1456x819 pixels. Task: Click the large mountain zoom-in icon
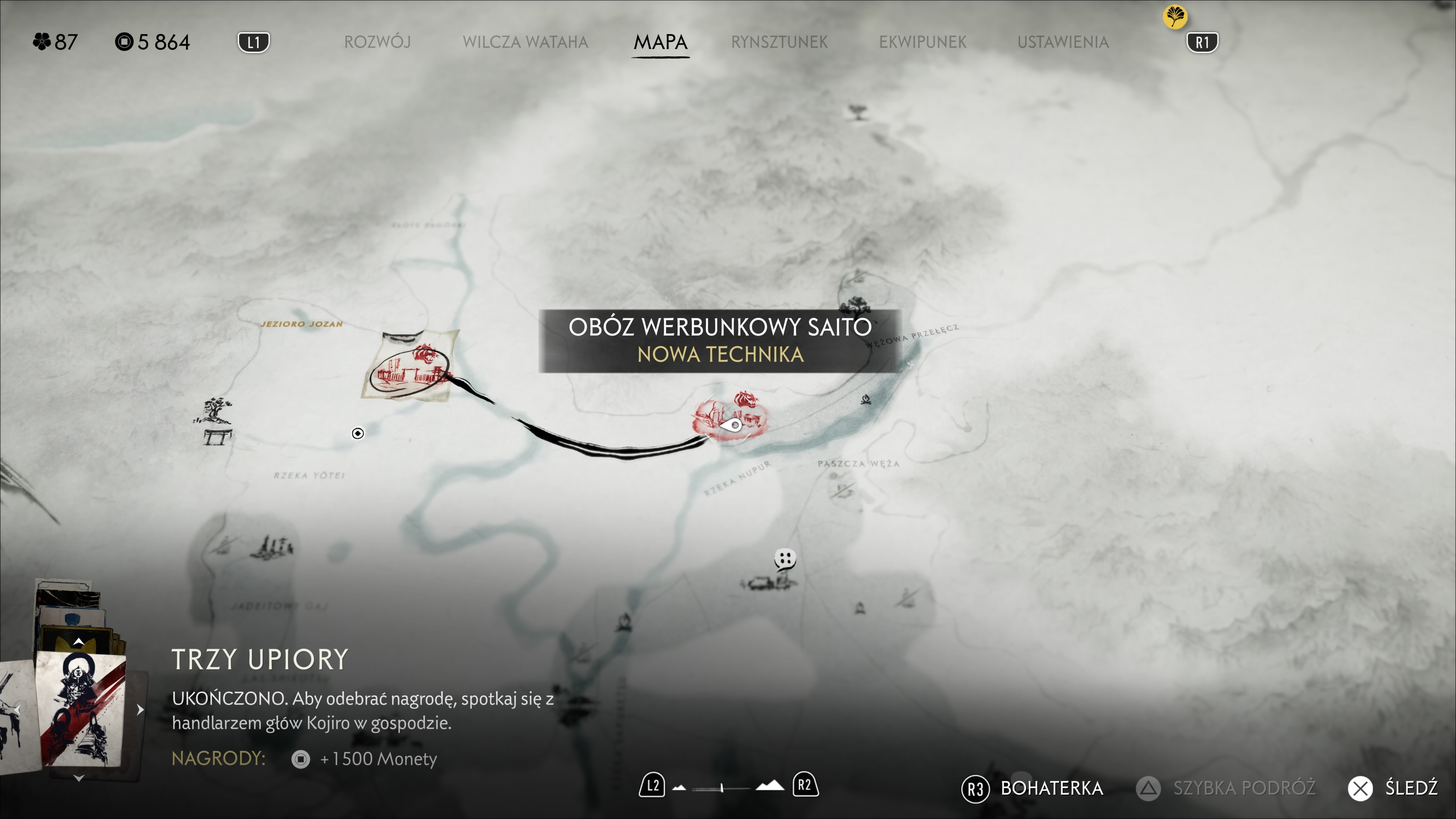tap(770, 786)
